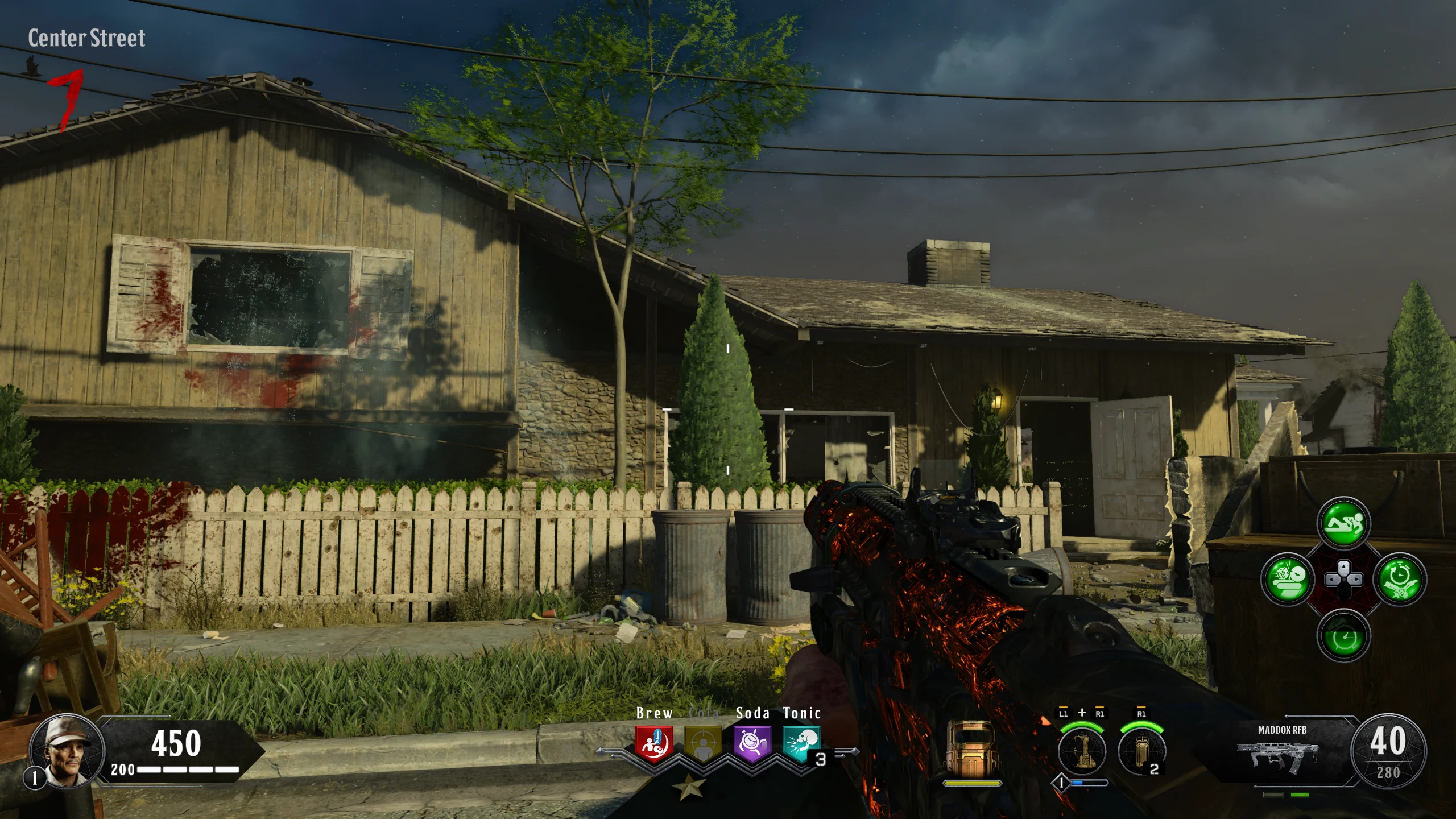The height and width of the screenshot is (819, 1456).
Task: Select the red Brew perk icon
Action: pyautogui.click(x=654, y=743)
